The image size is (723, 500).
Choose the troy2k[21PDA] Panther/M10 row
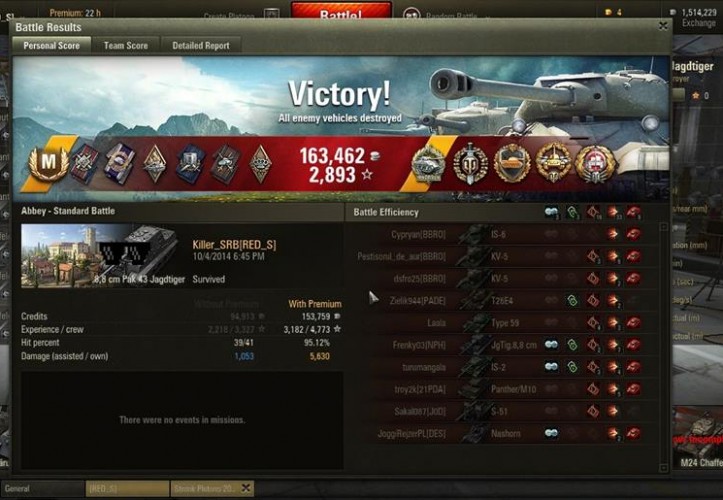coord(500,388)
